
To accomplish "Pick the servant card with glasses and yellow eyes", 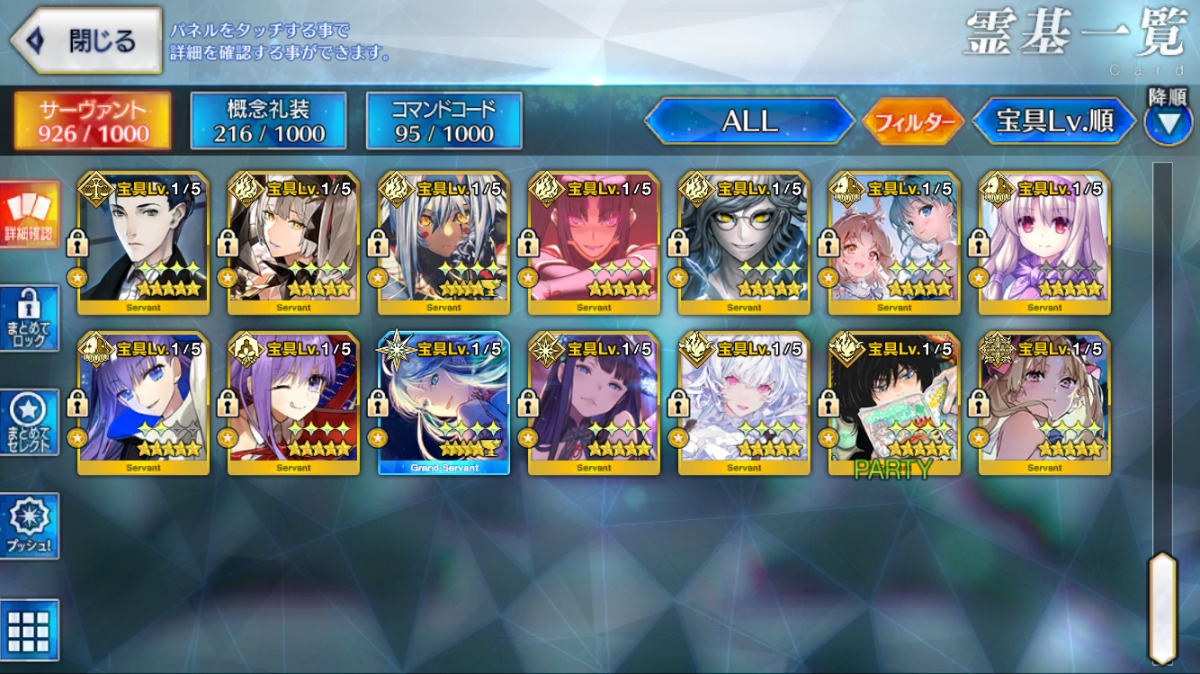I will tap(744, 240).
